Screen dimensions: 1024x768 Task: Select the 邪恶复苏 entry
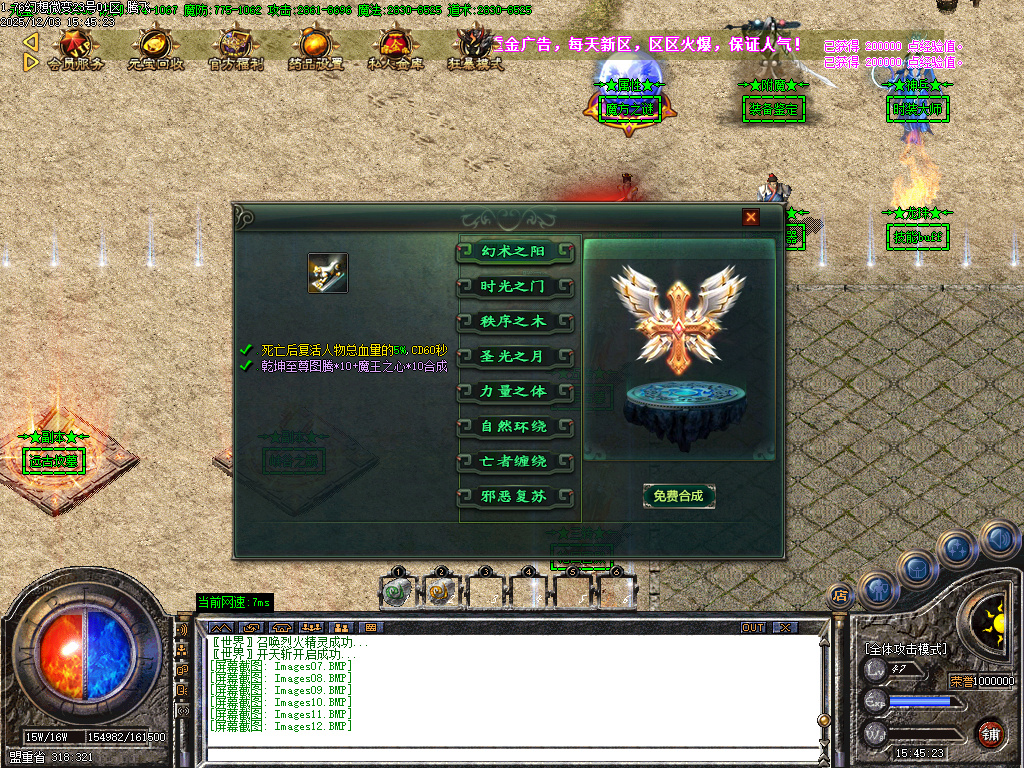pyautogui.click(x=515, y=497)
